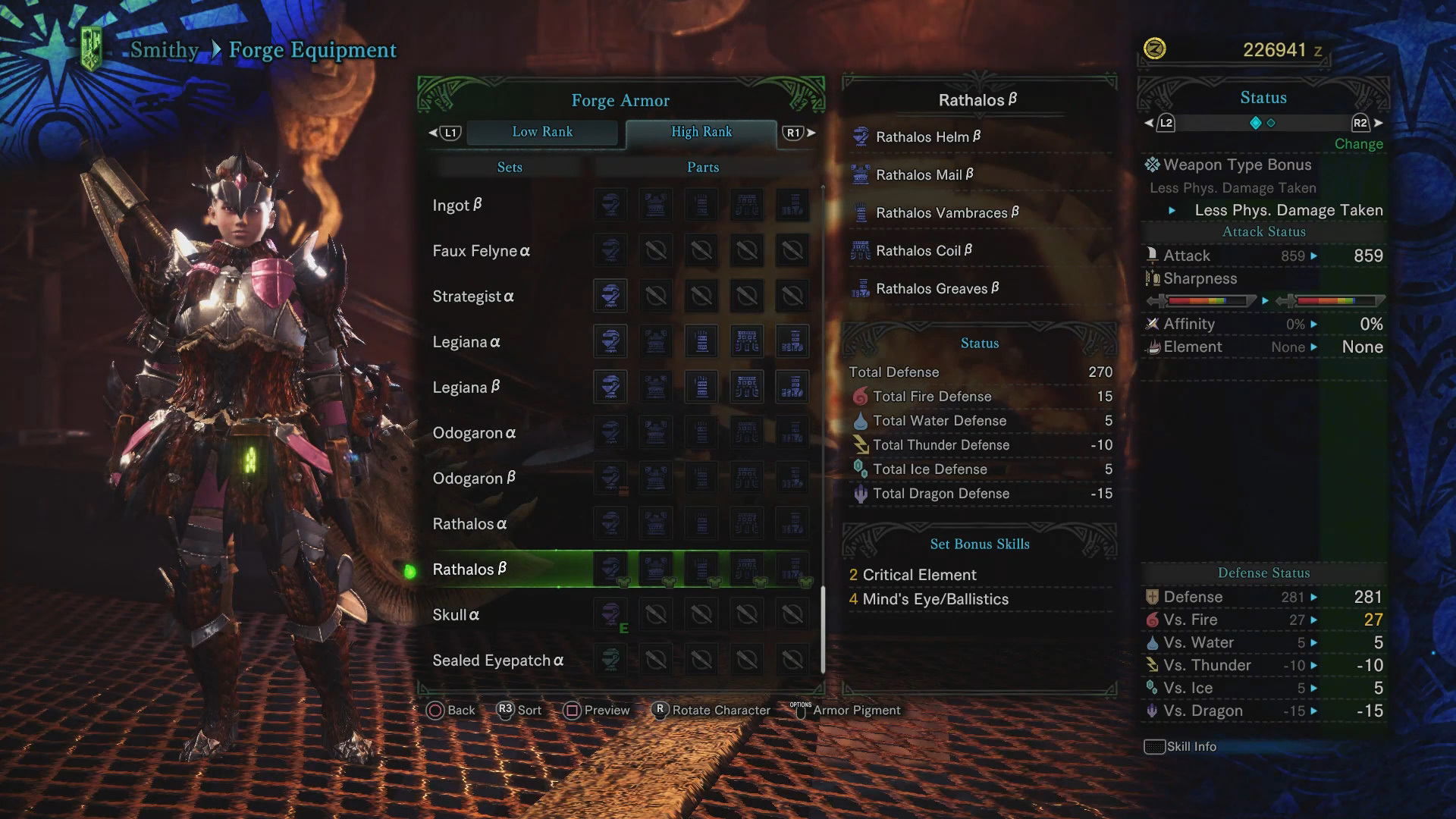Open the Parts tab

(x=702, y=167)
